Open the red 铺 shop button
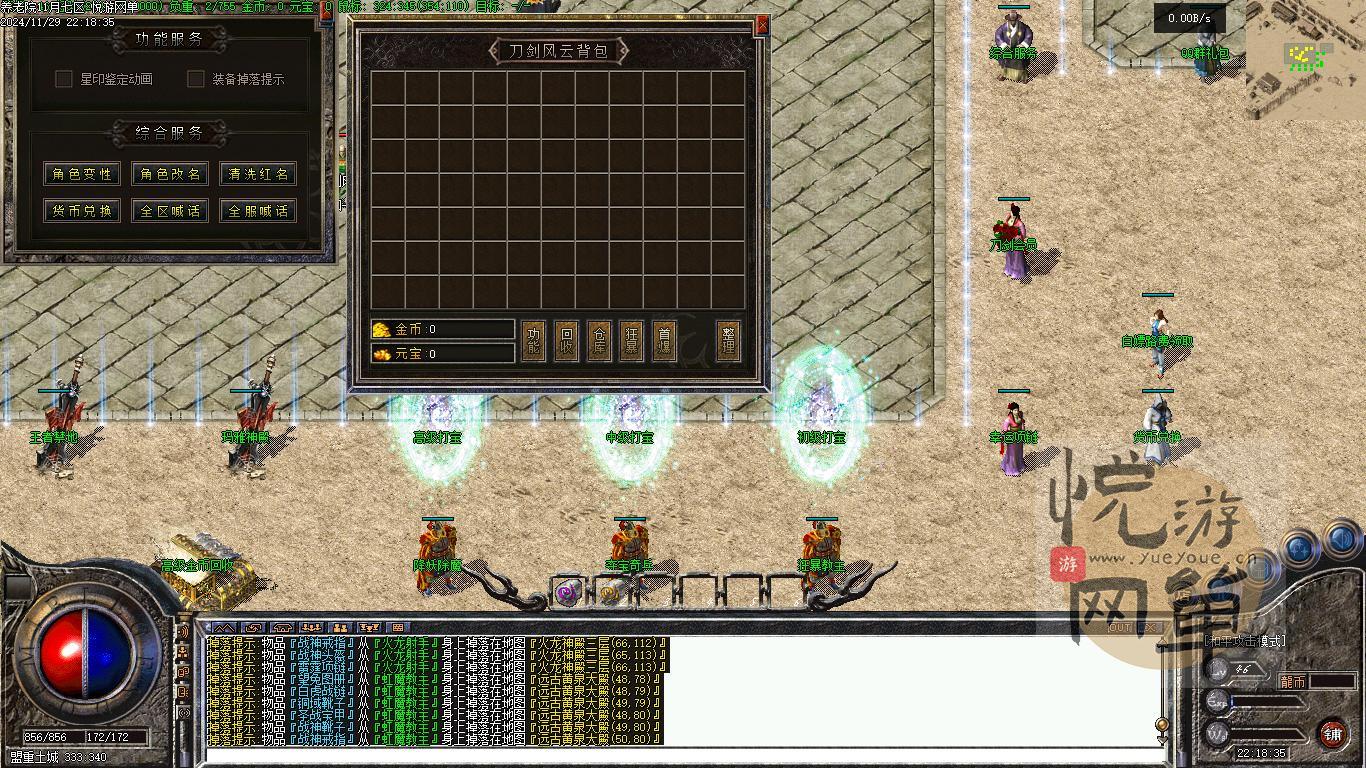Image resolution: width=1366 pixels, height=768 pixels. click(1332, 733)
